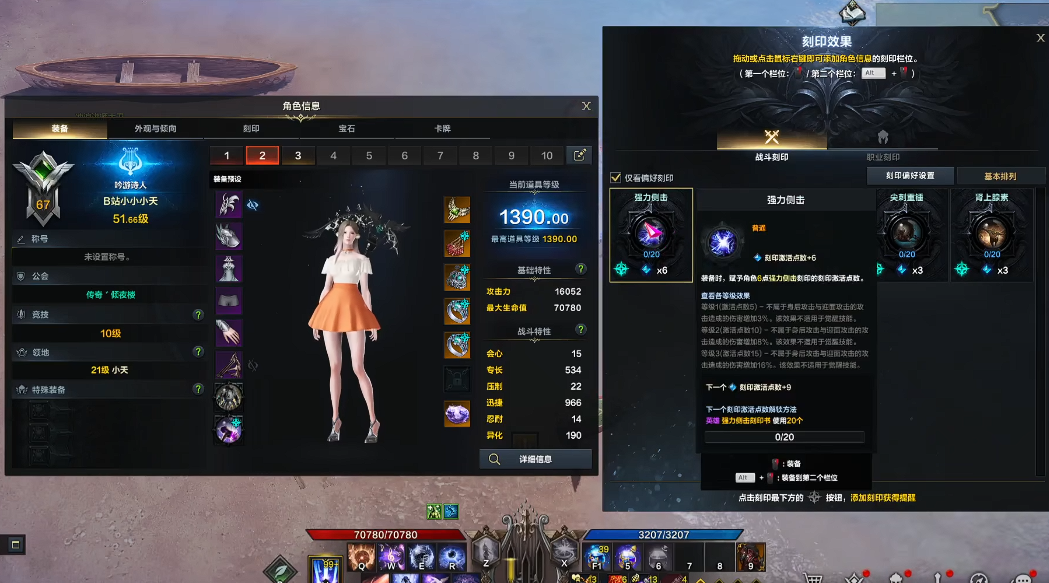
Task: Switch to the 宝石 tab
Action: 346,129
